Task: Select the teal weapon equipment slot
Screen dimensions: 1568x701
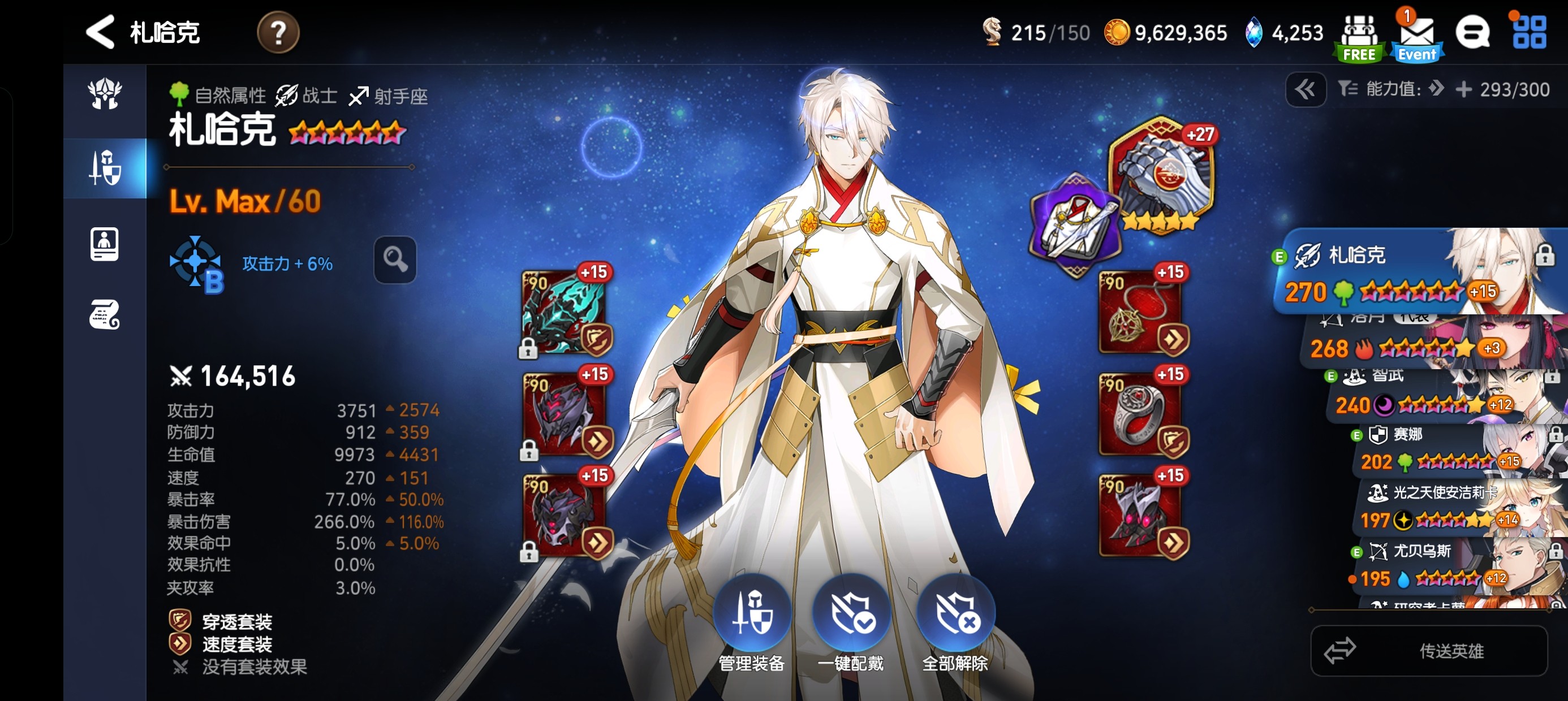Action: tap(565, 311)
